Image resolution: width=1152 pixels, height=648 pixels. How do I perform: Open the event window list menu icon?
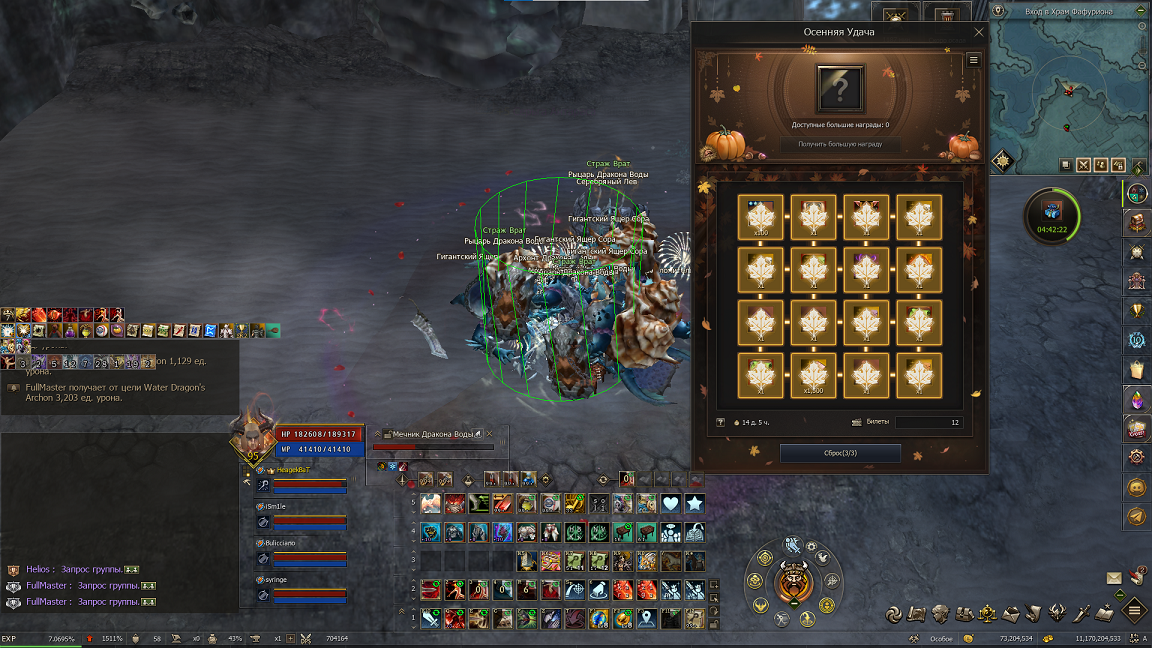coord(973,60)
